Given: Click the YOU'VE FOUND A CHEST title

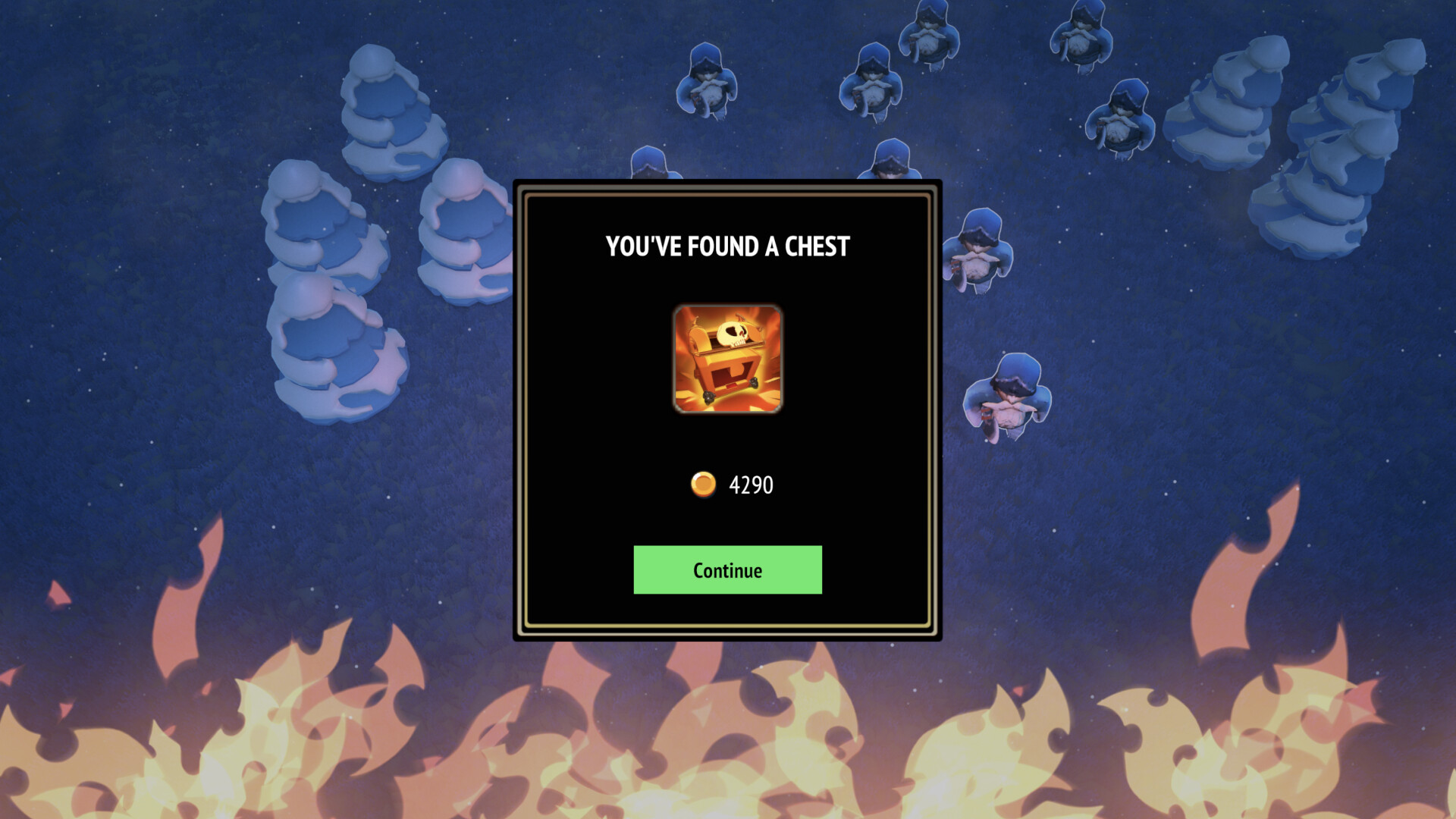Looking at the screenshot, I should (x=726, y=246).
